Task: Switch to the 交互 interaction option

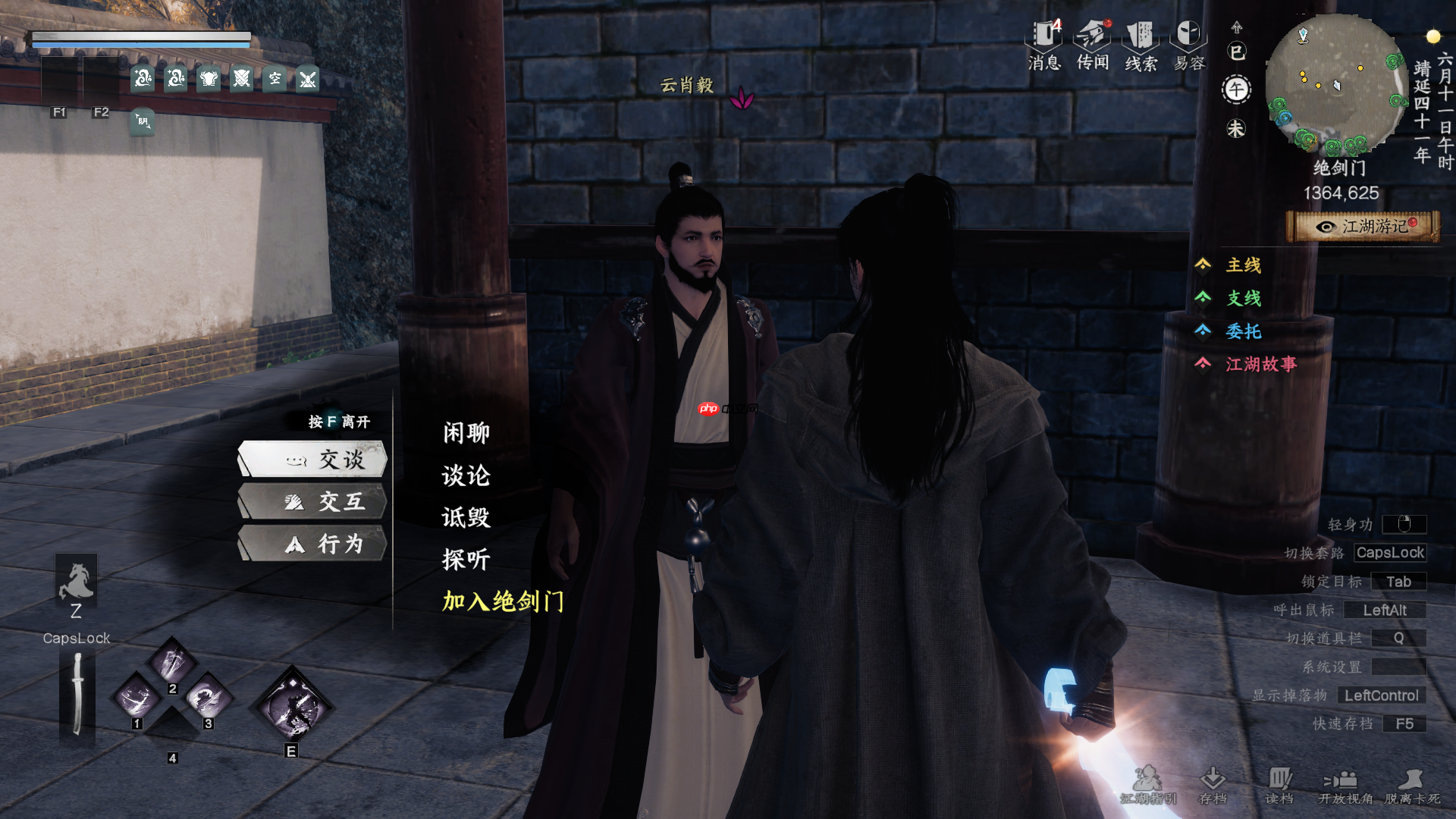Action: pos(313,502)
